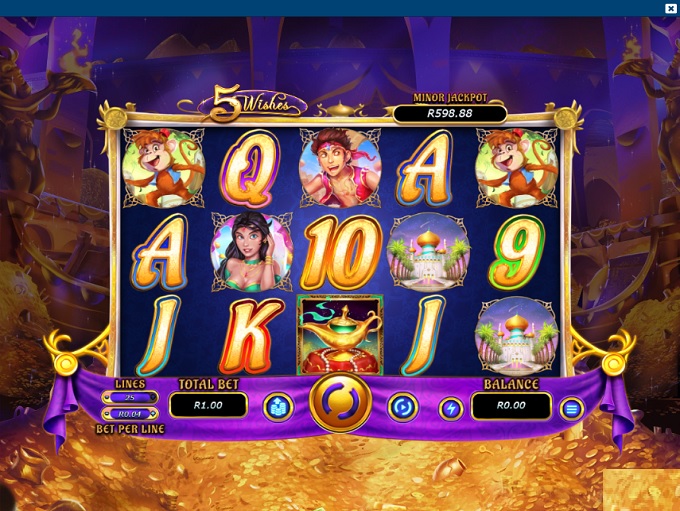Close the game window with X
The width and height of the screenshot is (680, 511).
[x=671, y=8]
